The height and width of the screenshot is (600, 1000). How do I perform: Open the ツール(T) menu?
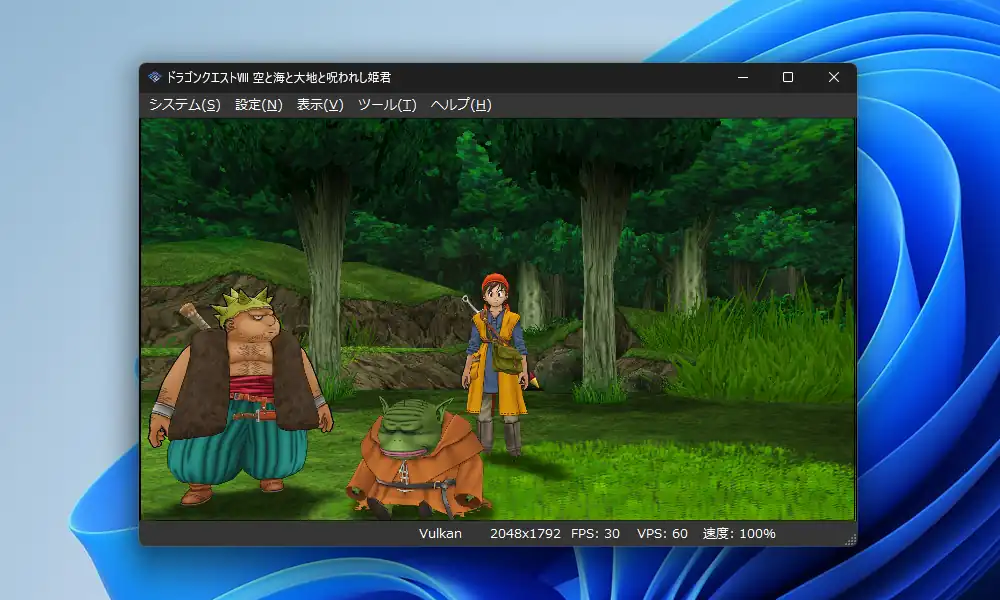click(387, 105)
